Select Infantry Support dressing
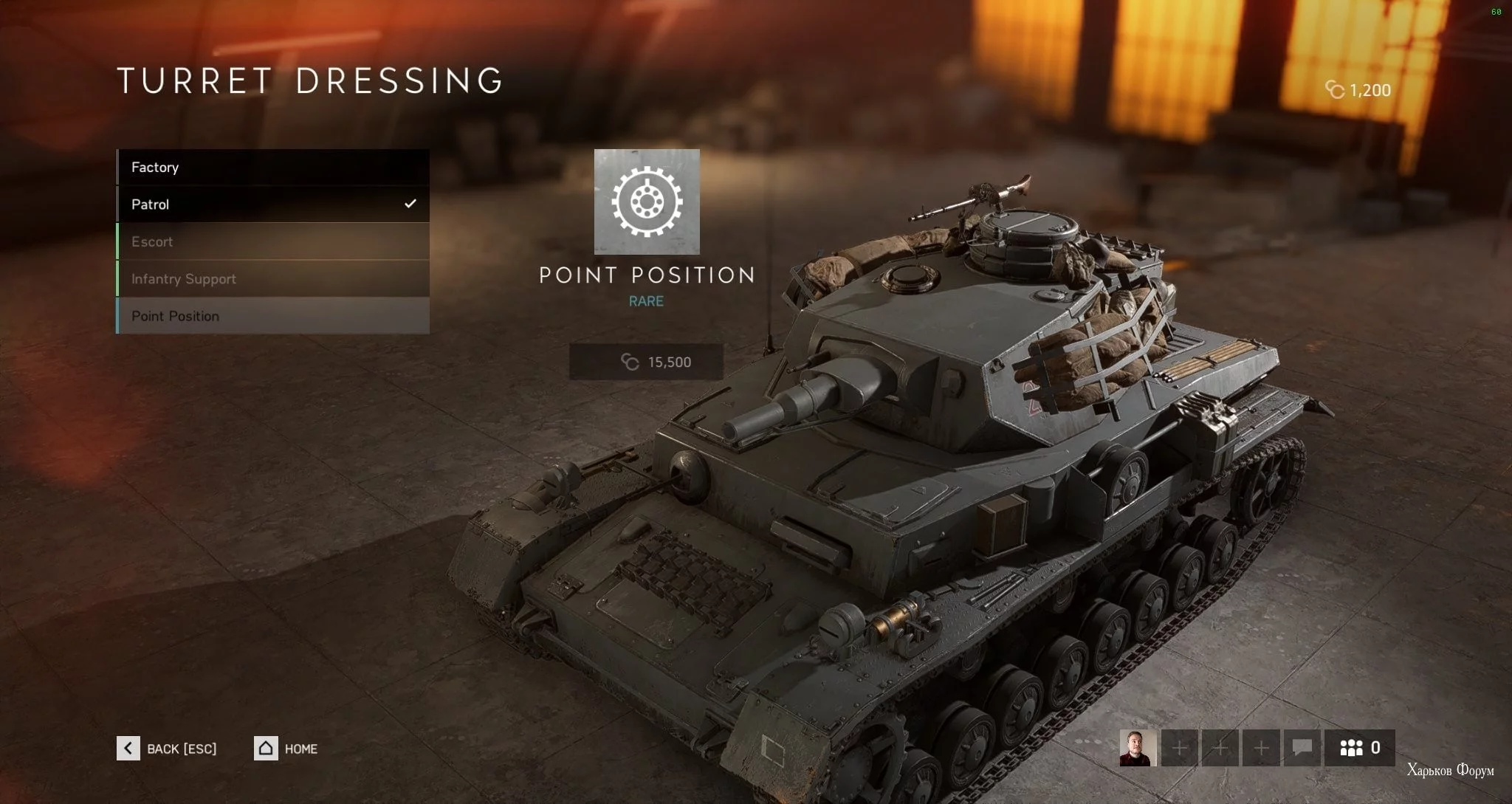This screenshot has height=804, width=1512. tap(272, 279)
